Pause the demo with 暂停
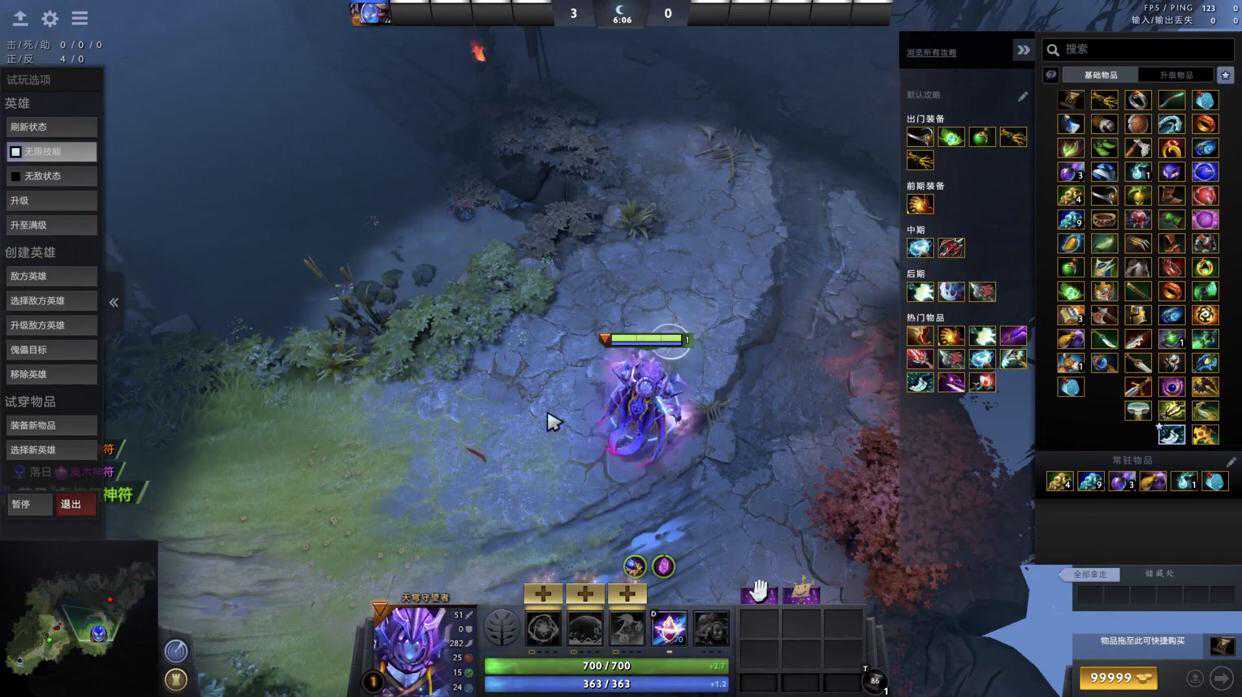 [x=28, y=504]
